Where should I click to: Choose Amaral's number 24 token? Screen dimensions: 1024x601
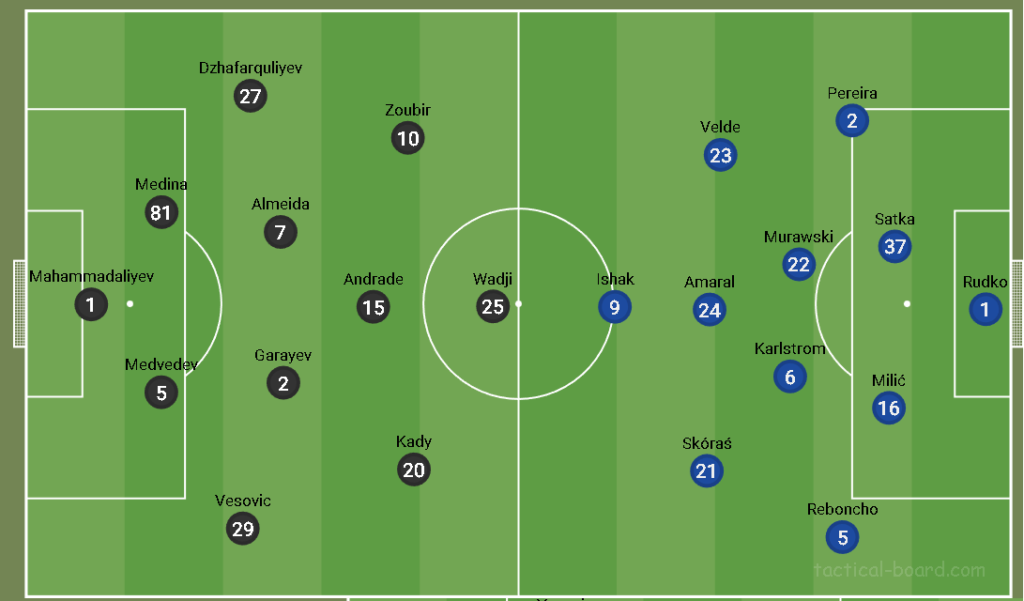coord(709,310)
